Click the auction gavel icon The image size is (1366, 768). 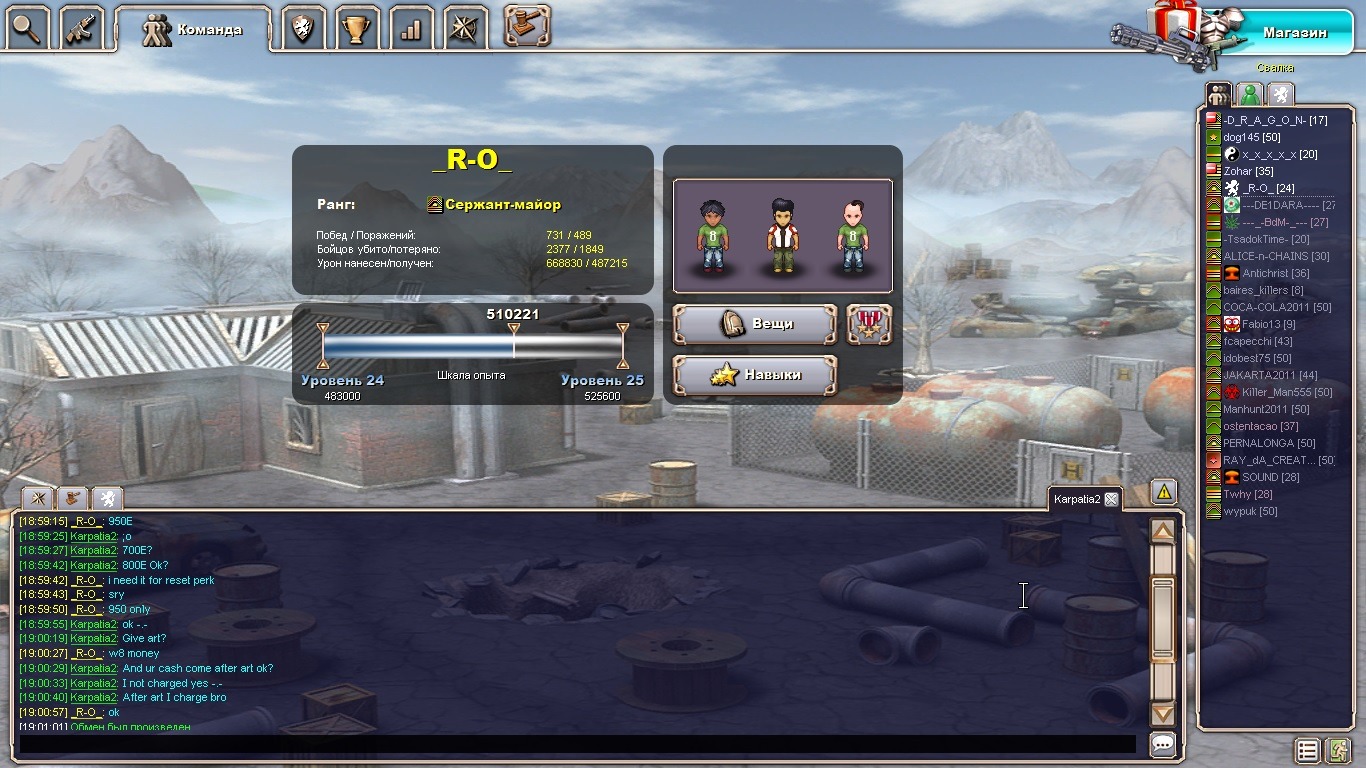point(527,26)
